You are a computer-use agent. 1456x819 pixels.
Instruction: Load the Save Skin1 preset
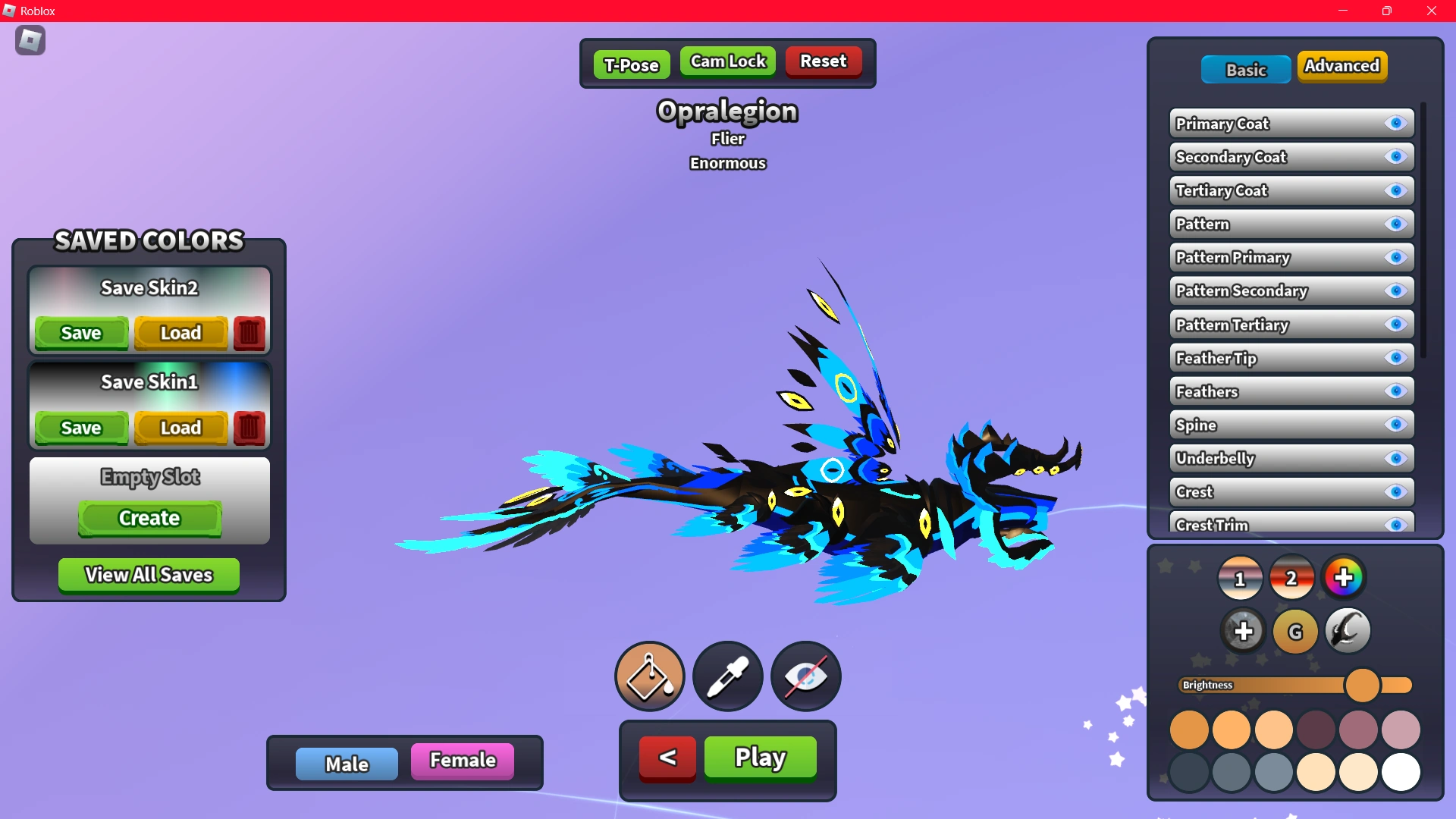(x=180, y=428)
